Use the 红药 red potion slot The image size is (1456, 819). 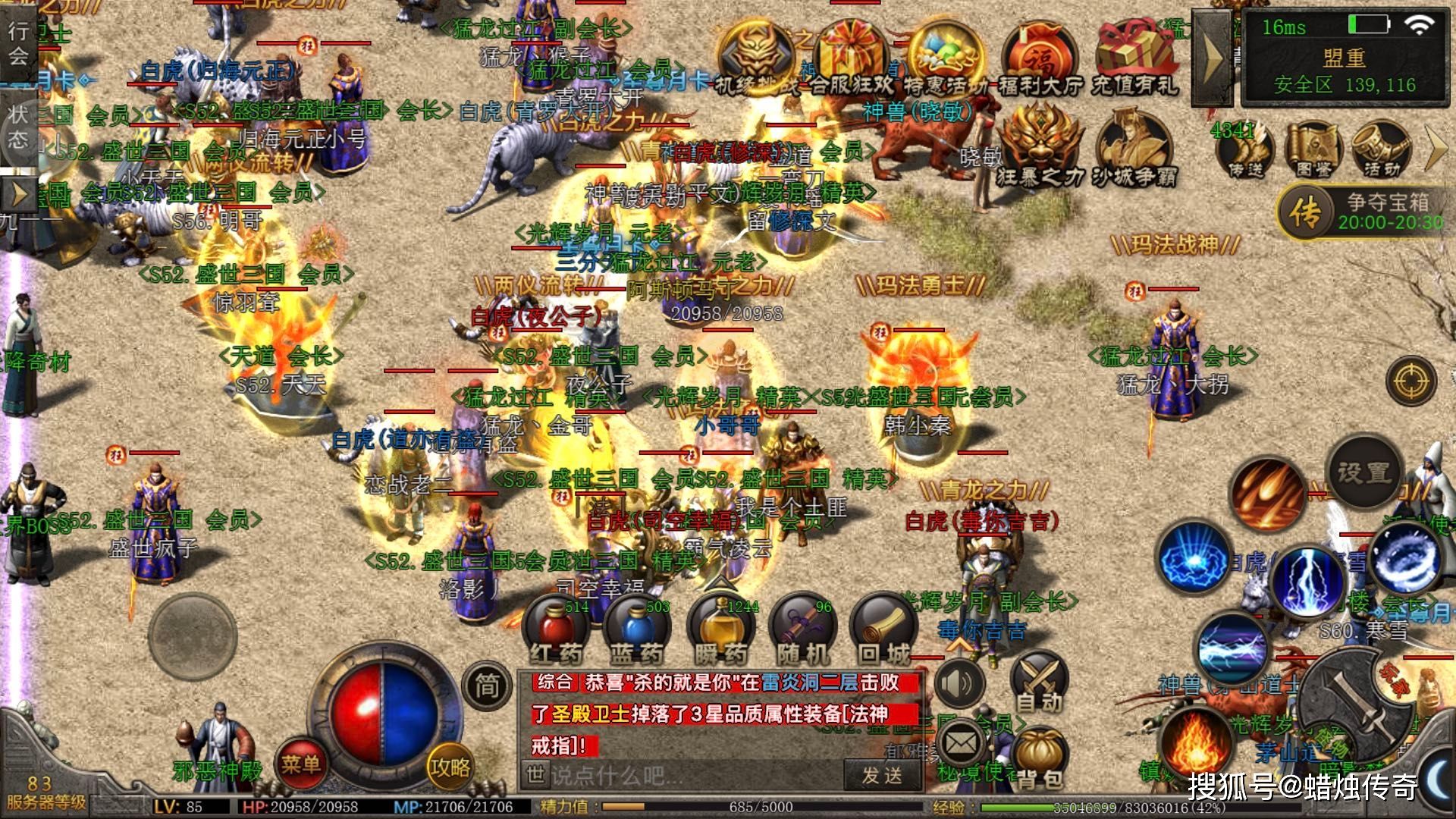coord(556,630)
